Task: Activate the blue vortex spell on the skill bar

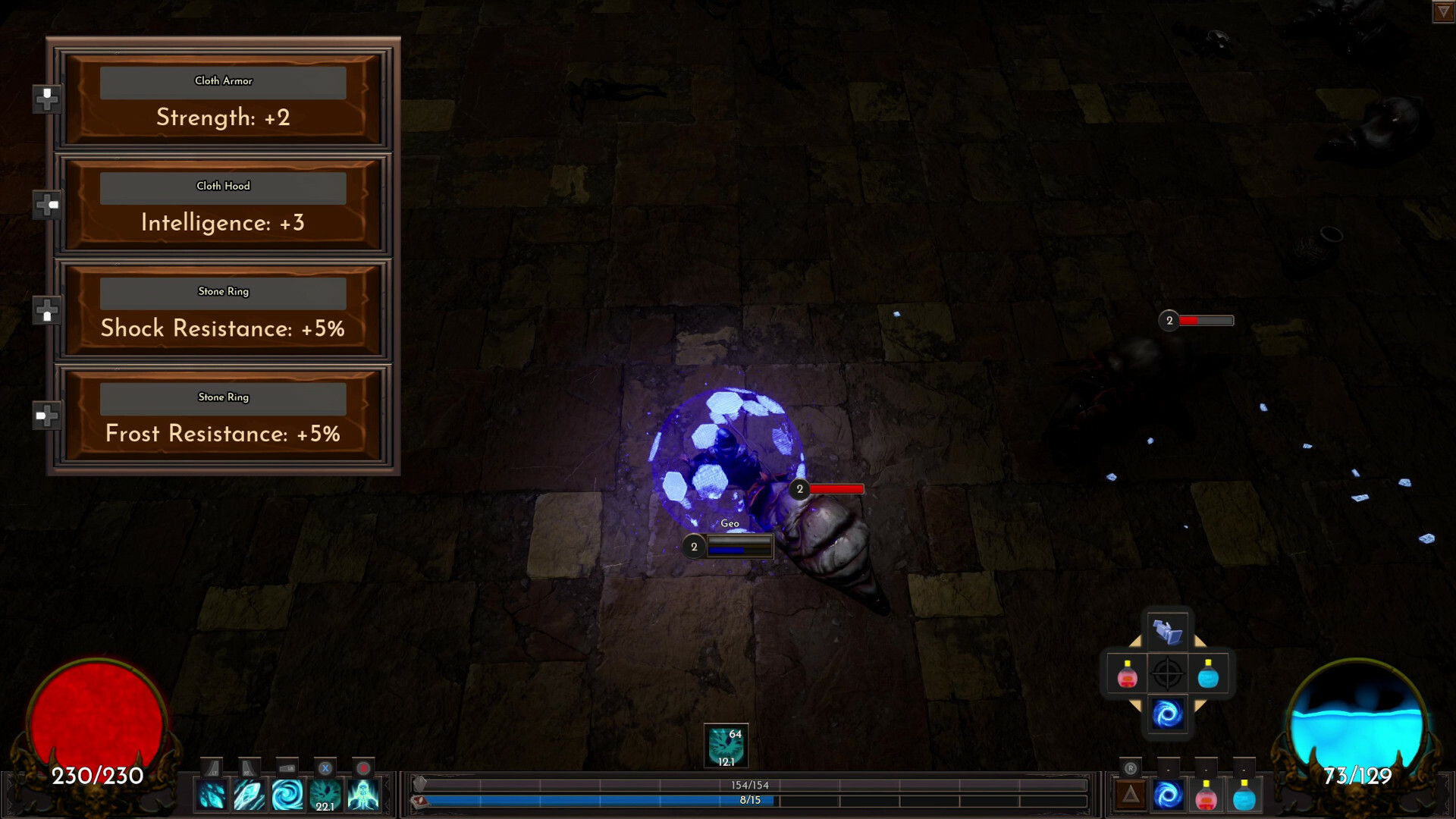Action: [x=287, y=795]
